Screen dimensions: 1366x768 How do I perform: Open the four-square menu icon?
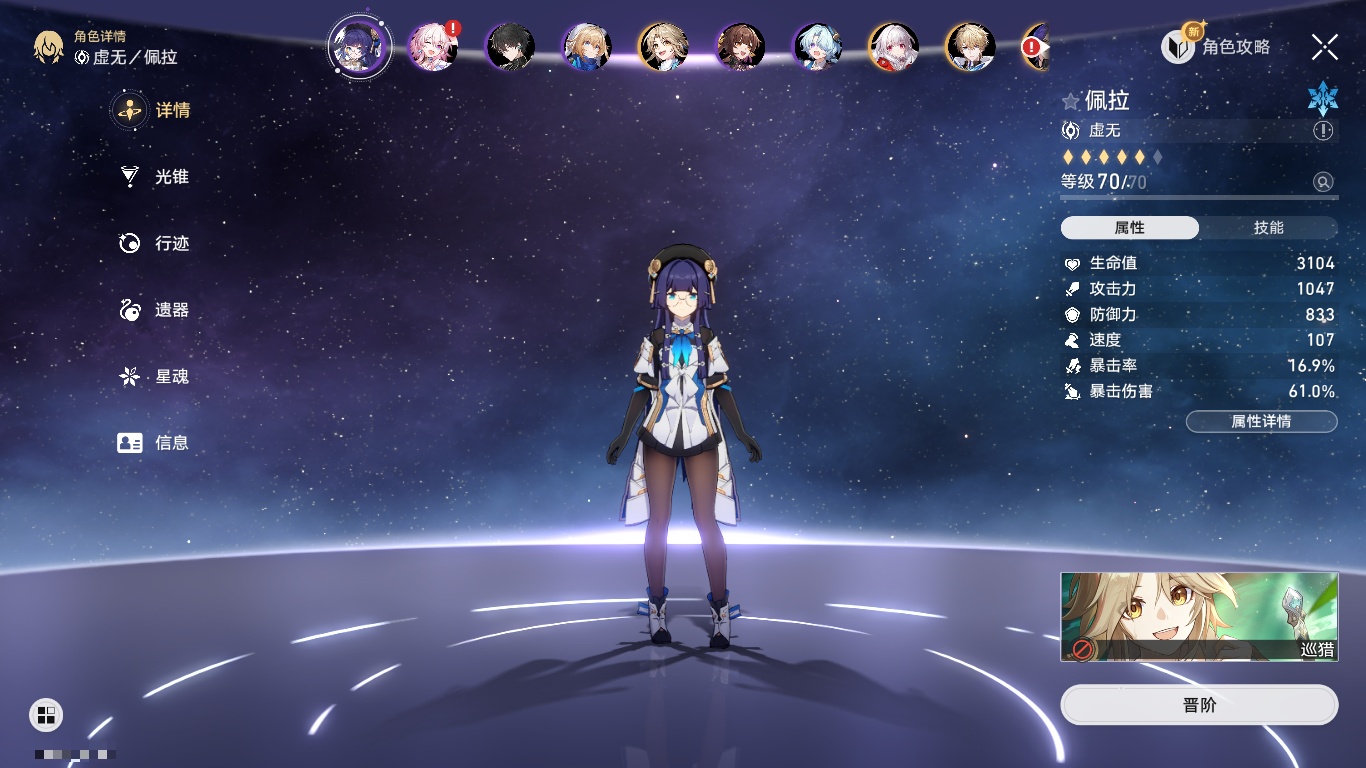(x=46, y=714)
